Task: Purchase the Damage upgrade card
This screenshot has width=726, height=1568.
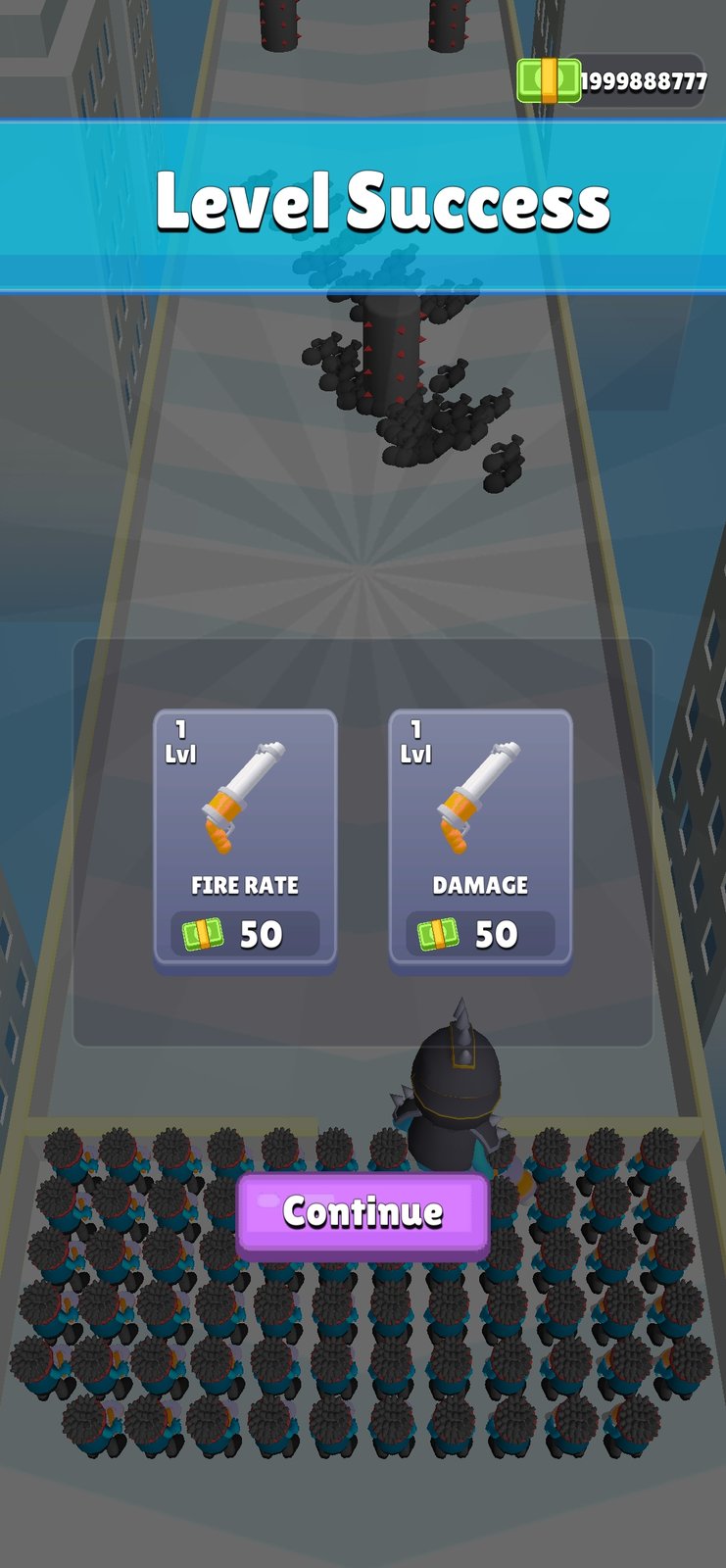Action: point(480,839)
